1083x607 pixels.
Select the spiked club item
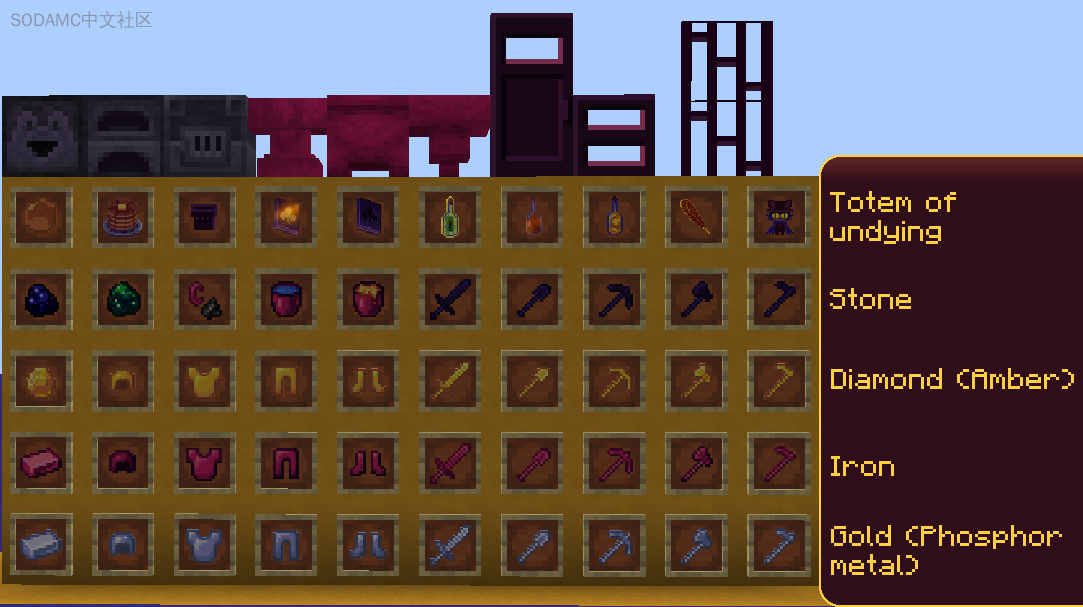pyautogui.click(x=696, y=217)
